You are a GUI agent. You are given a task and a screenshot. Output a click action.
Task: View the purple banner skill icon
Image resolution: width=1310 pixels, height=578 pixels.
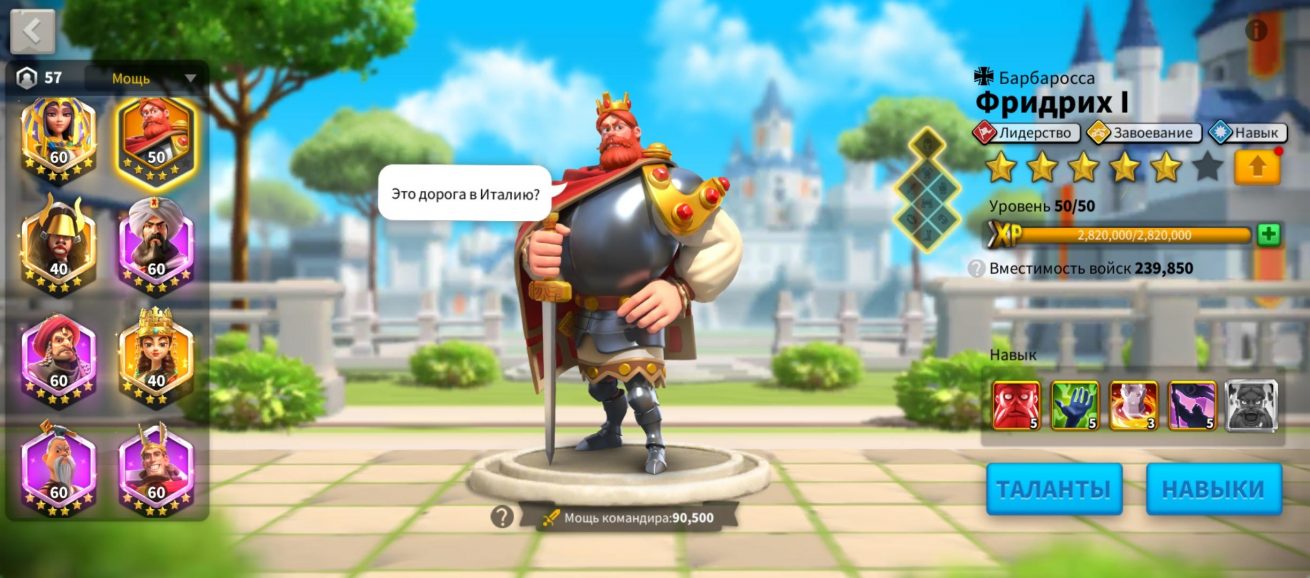[x=1193, y=405]
